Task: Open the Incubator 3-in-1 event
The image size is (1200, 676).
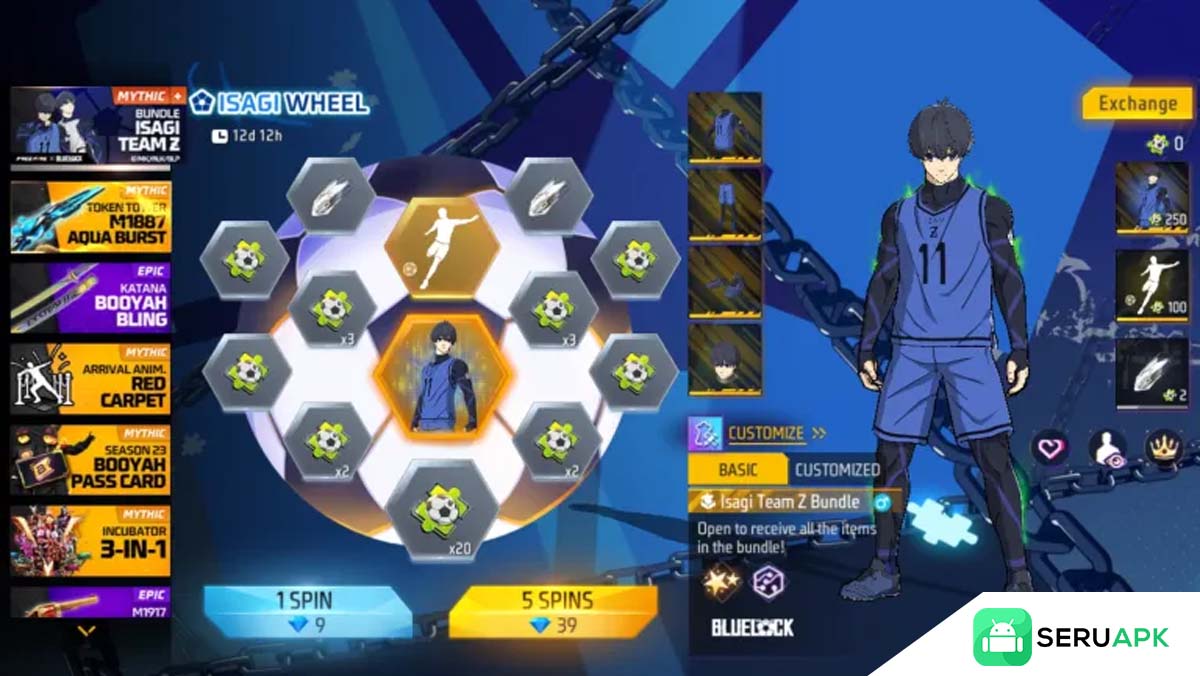Action: [91, 541]
